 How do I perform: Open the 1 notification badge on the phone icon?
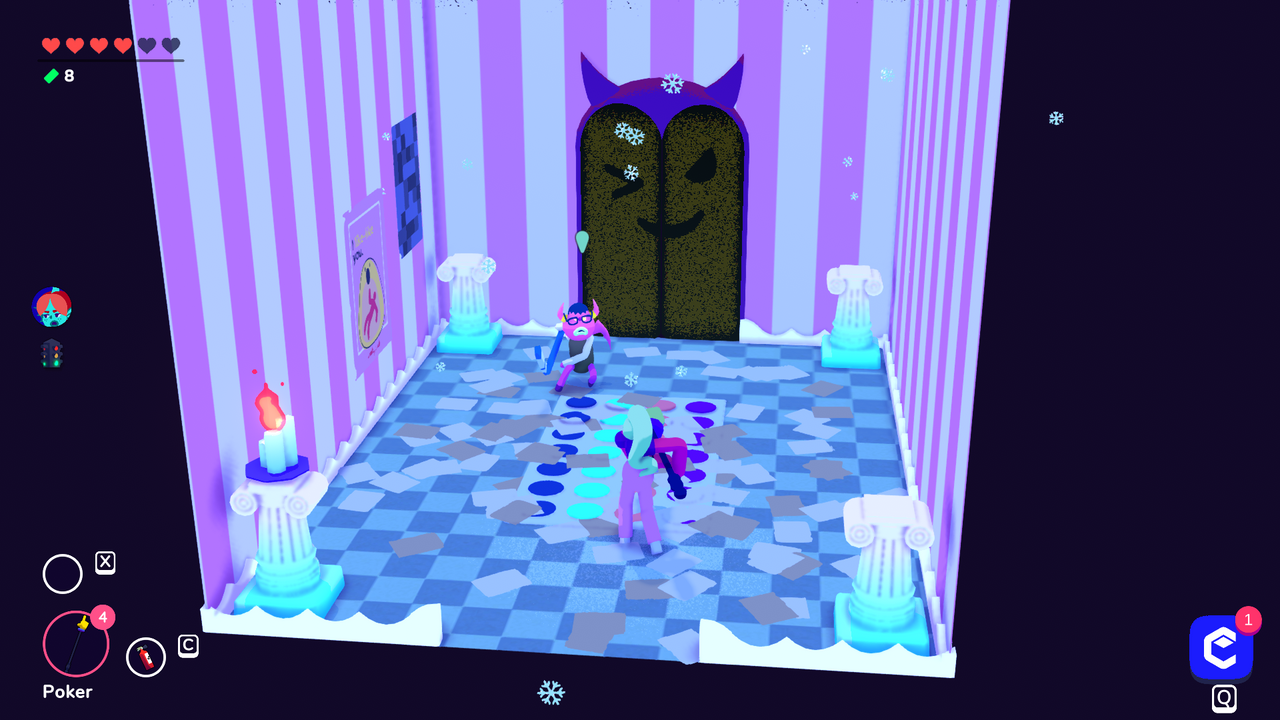tap(1248, 620)
